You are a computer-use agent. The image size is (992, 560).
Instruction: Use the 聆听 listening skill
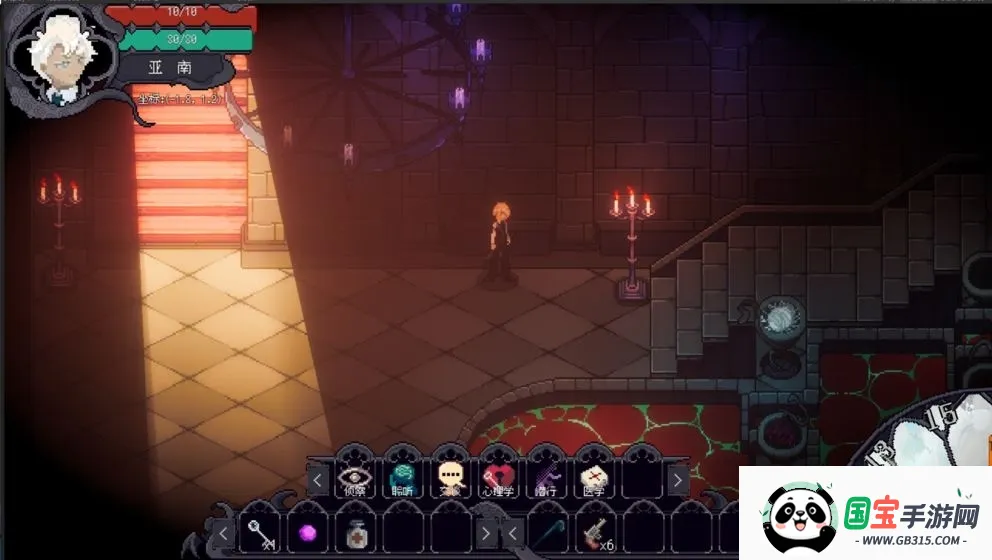(402, 480)
